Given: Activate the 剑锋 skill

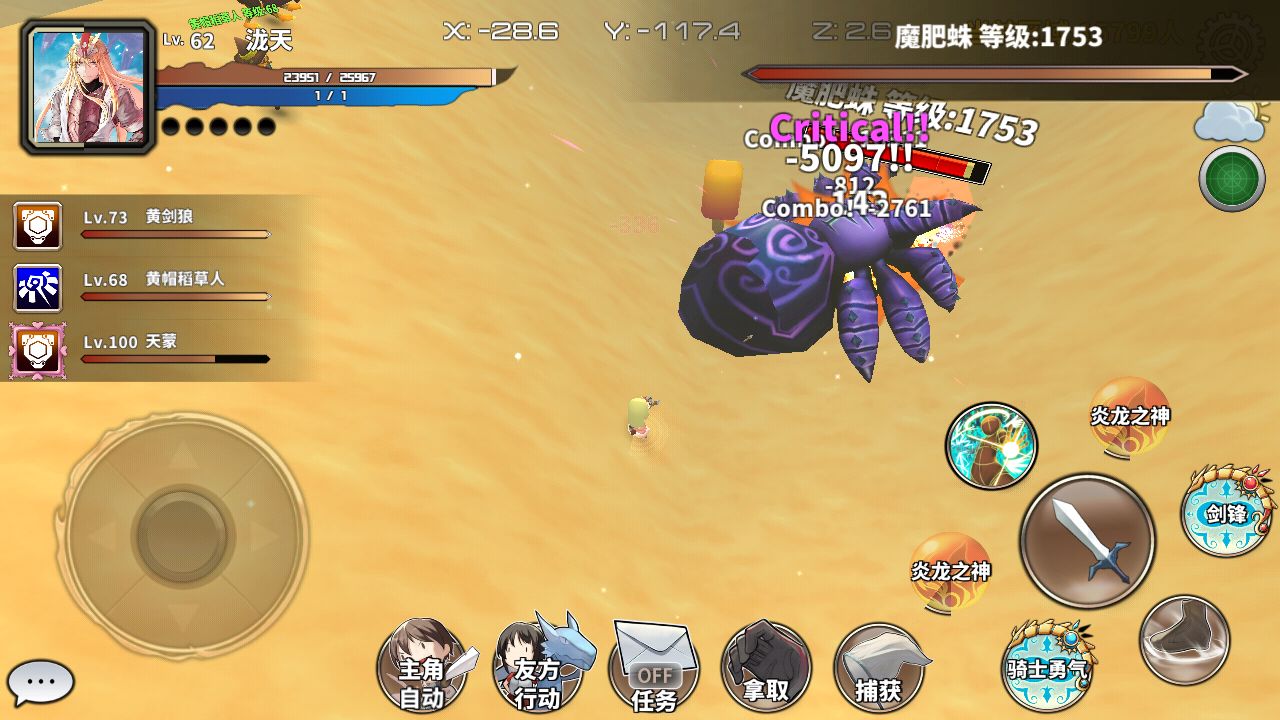Looking at the screenshot, I should coord(1226,512).
